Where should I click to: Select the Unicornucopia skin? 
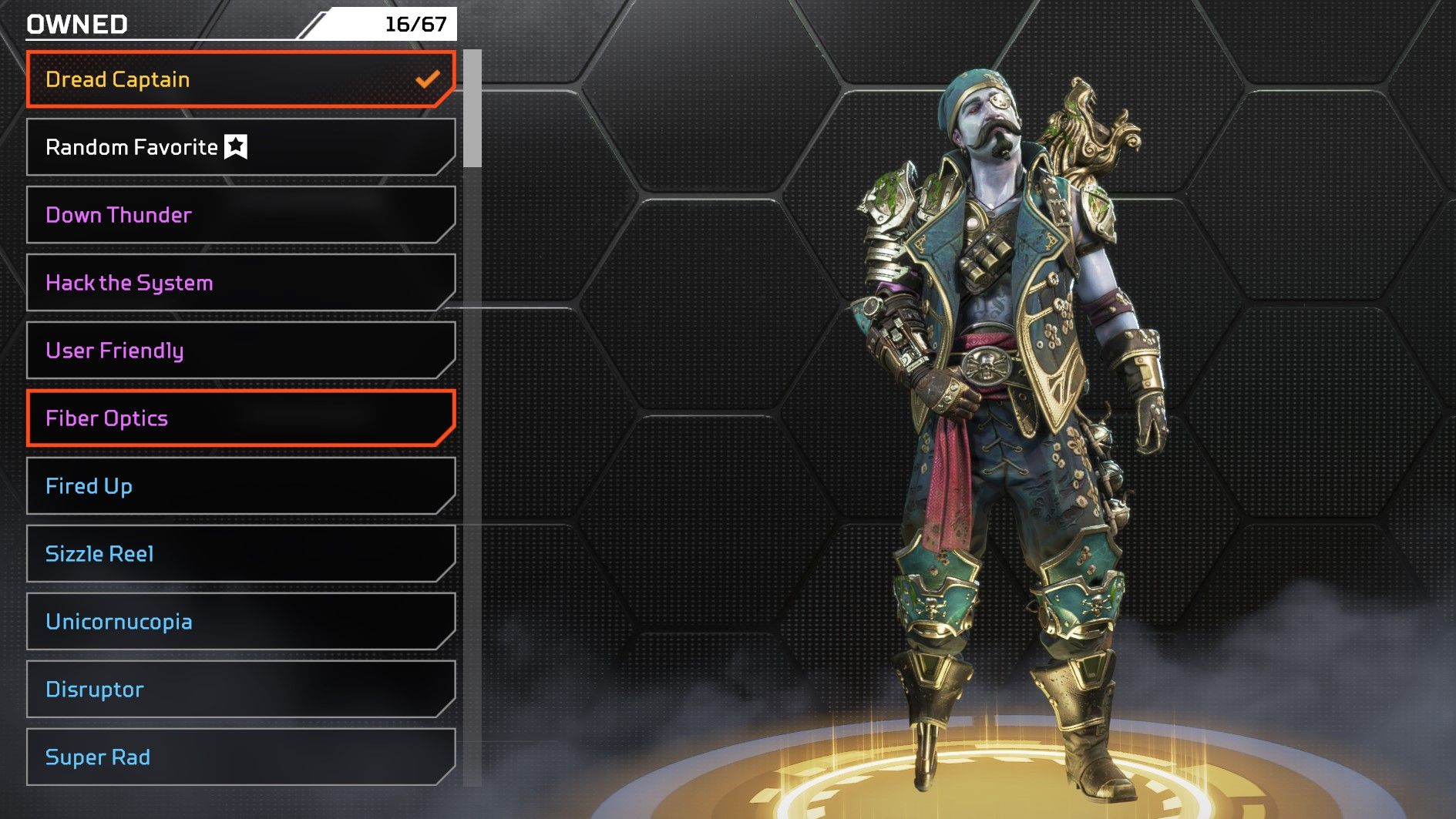(x=240, y=622)
